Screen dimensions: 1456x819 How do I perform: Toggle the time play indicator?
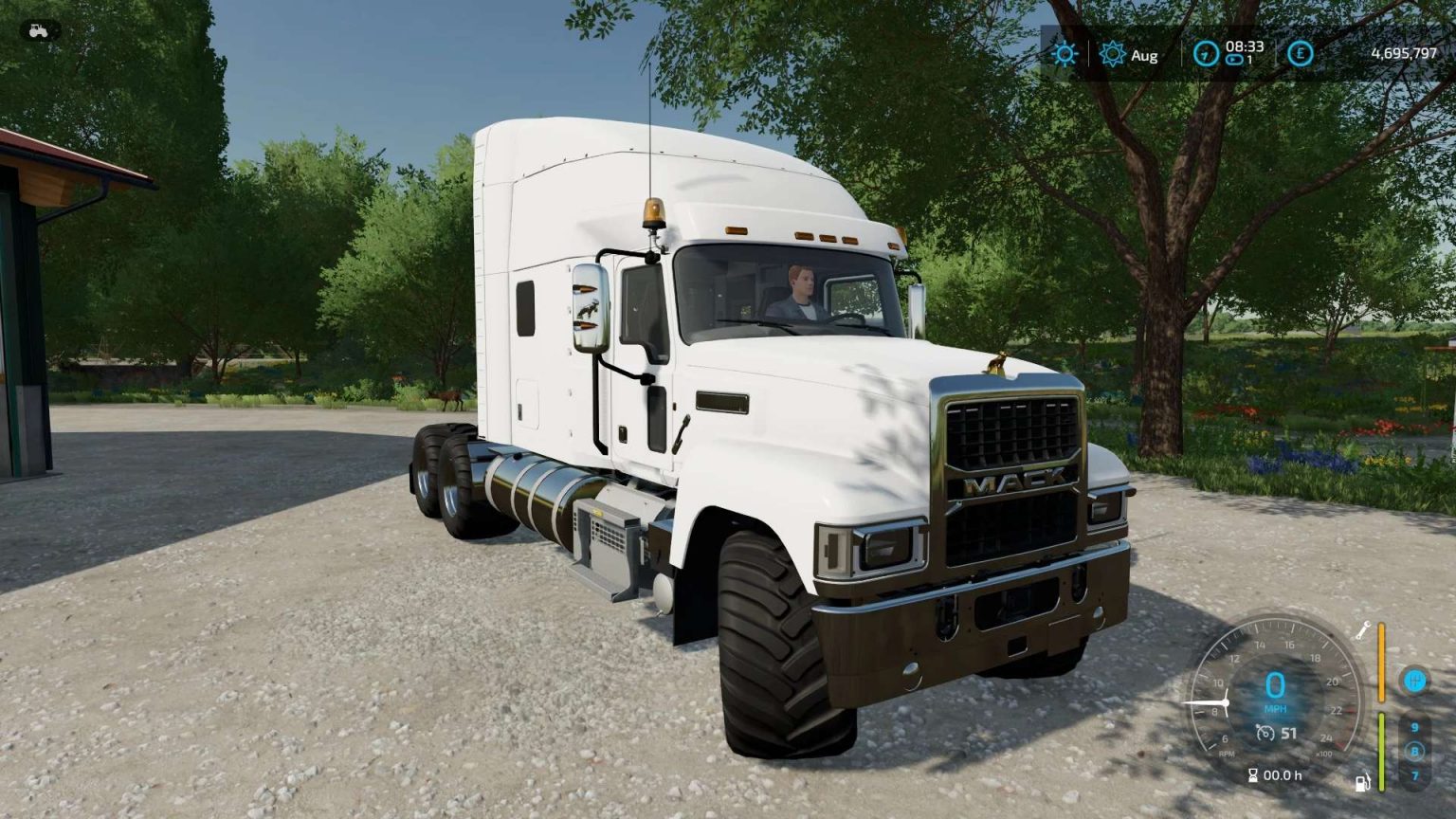click(x=1234, y=60)
